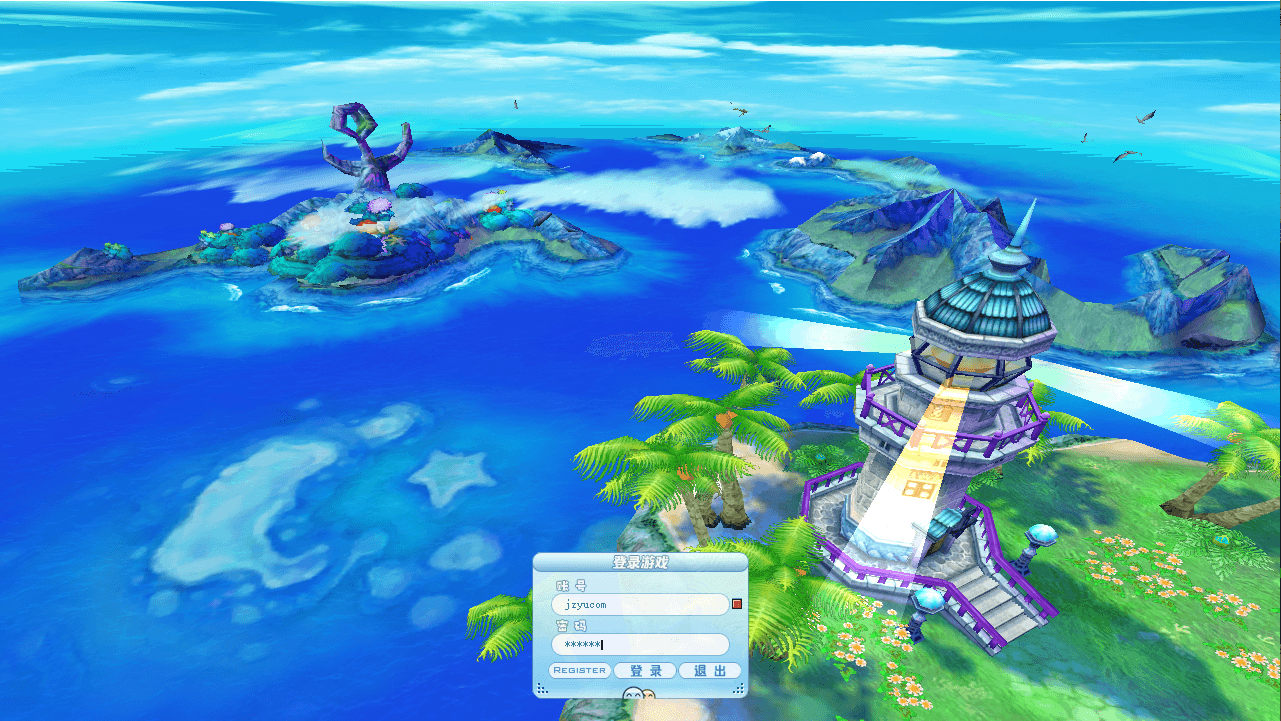Click inside the account name field
The height and width of the screenshot is (721, 1281).
pos(640,603)
